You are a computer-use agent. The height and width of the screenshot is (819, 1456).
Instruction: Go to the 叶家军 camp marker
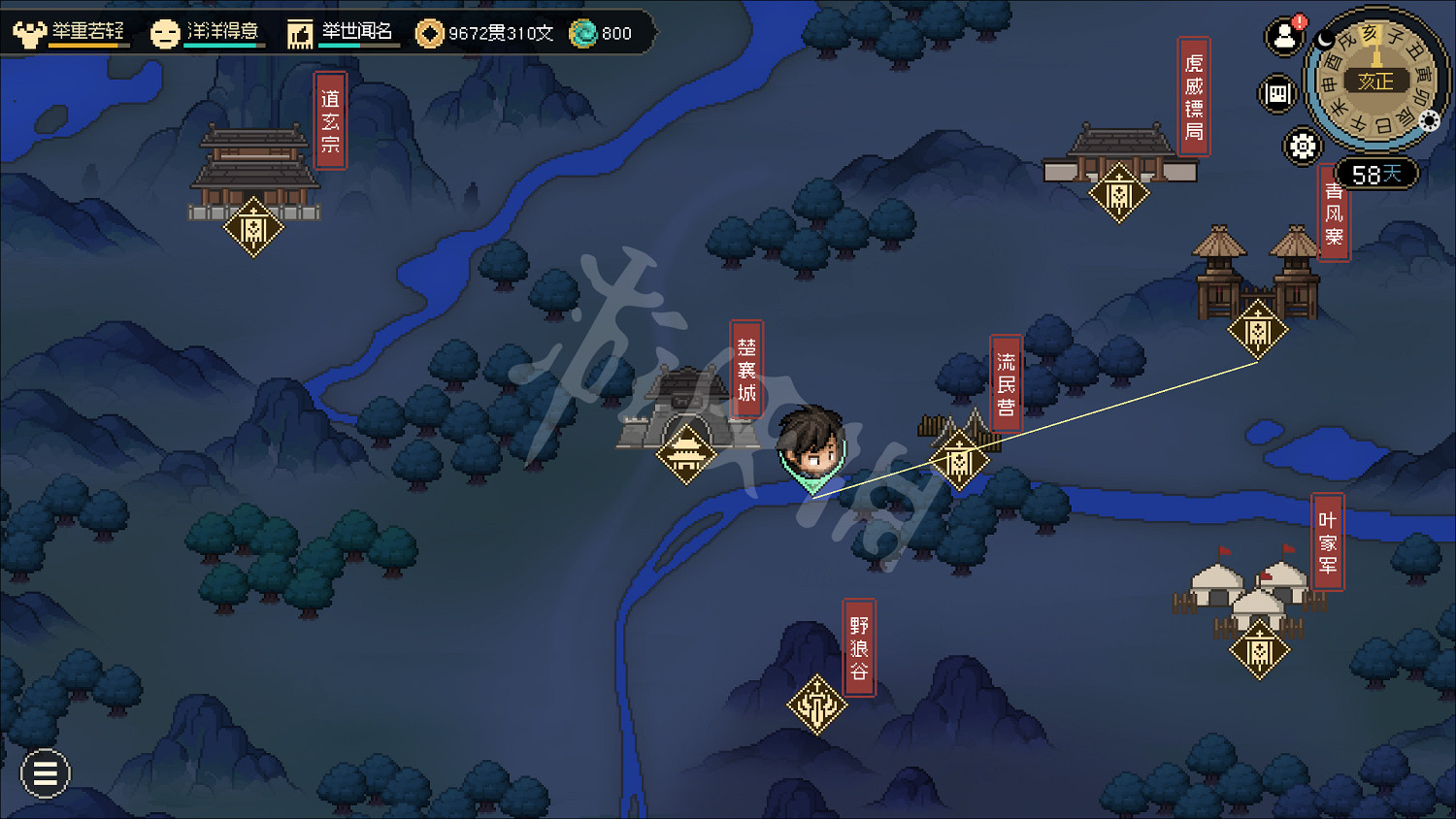tap(1259, 650)
